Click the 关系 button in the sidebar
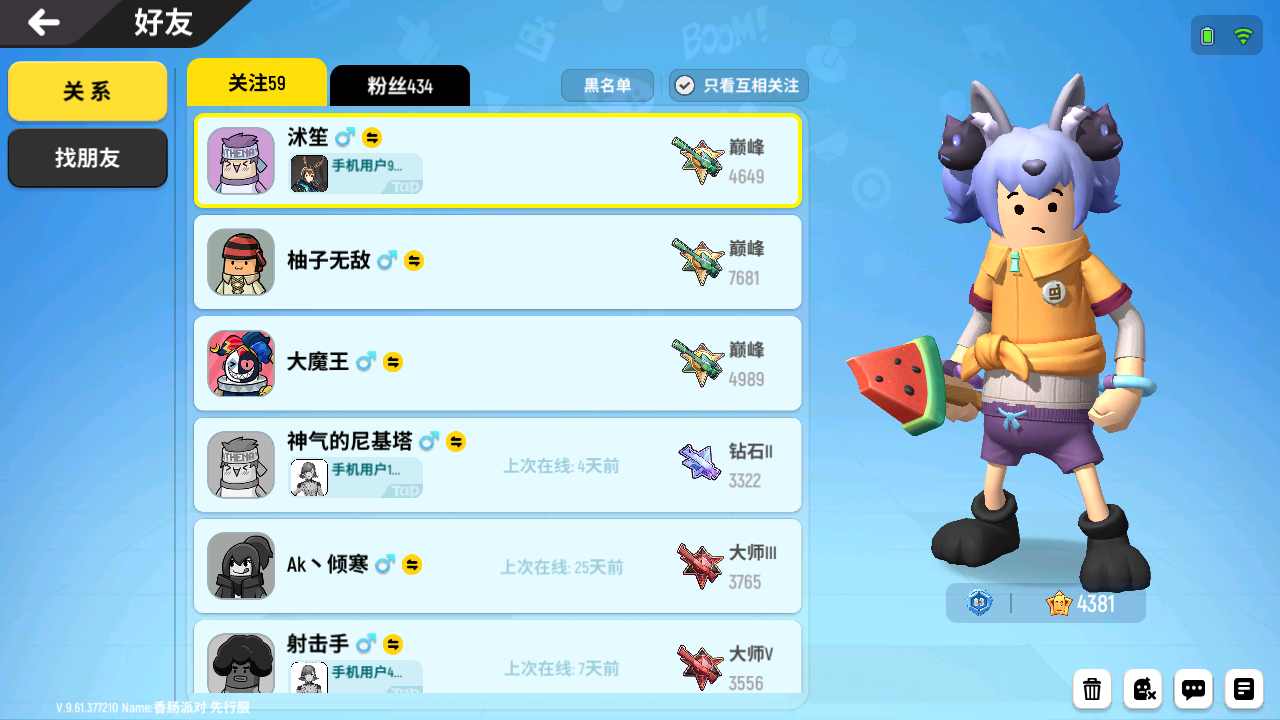 click(87, 90)
